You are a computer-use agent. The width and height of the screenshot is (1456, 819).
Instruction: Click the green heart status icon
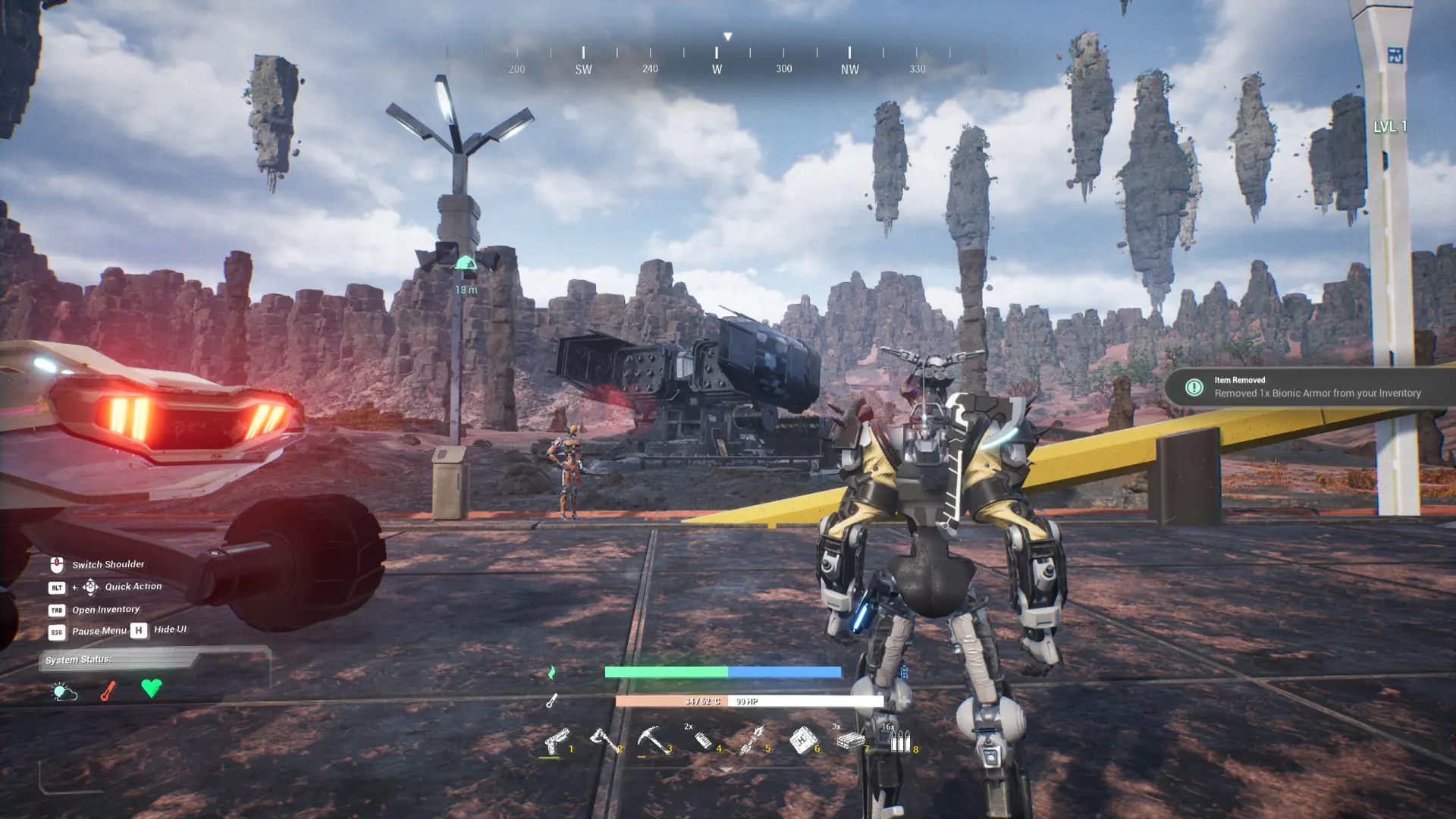point(152,688)
